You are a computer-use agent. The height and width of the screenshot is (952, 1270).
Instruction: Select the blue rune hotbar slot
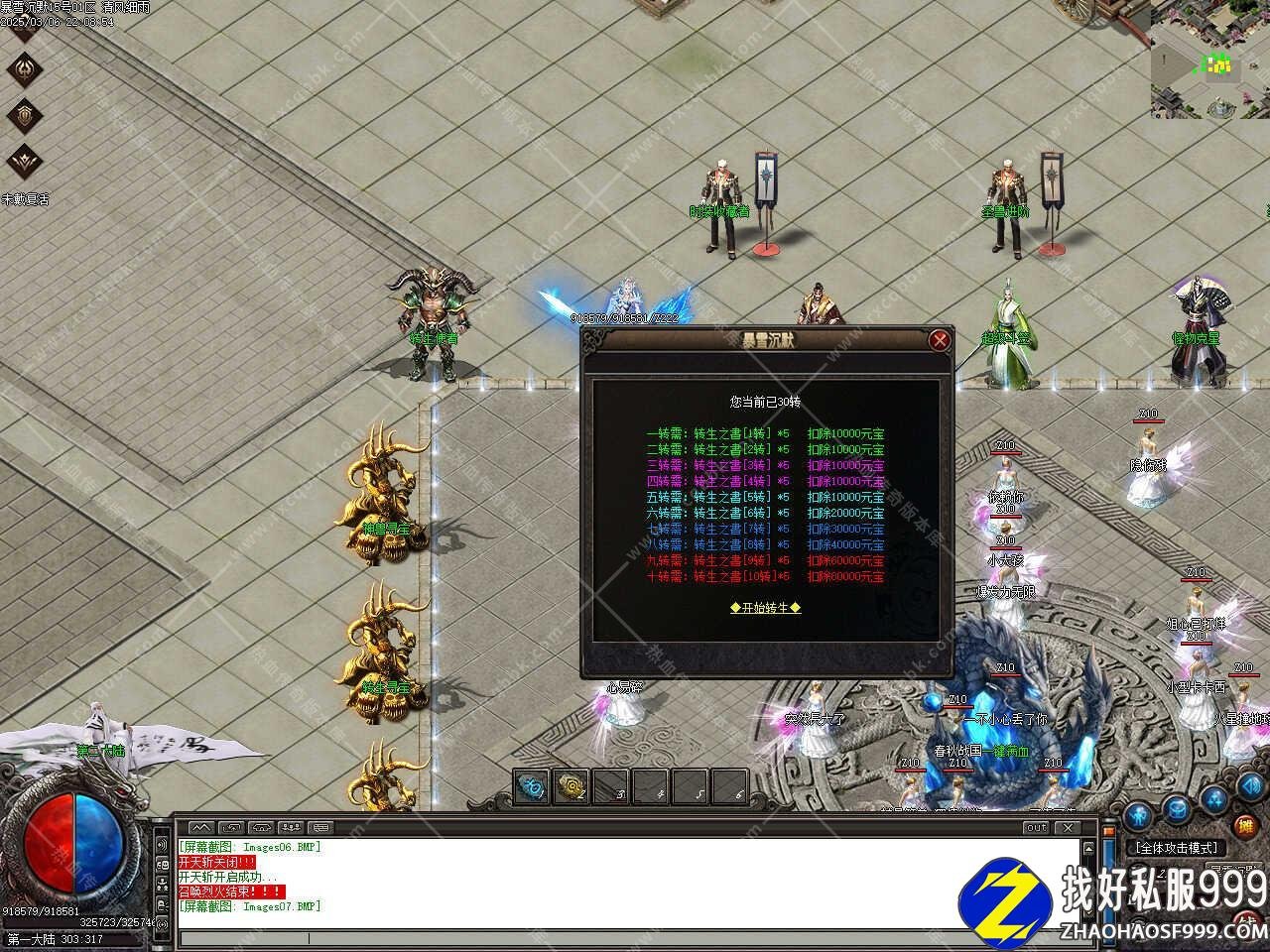click(x=533, y=787)
